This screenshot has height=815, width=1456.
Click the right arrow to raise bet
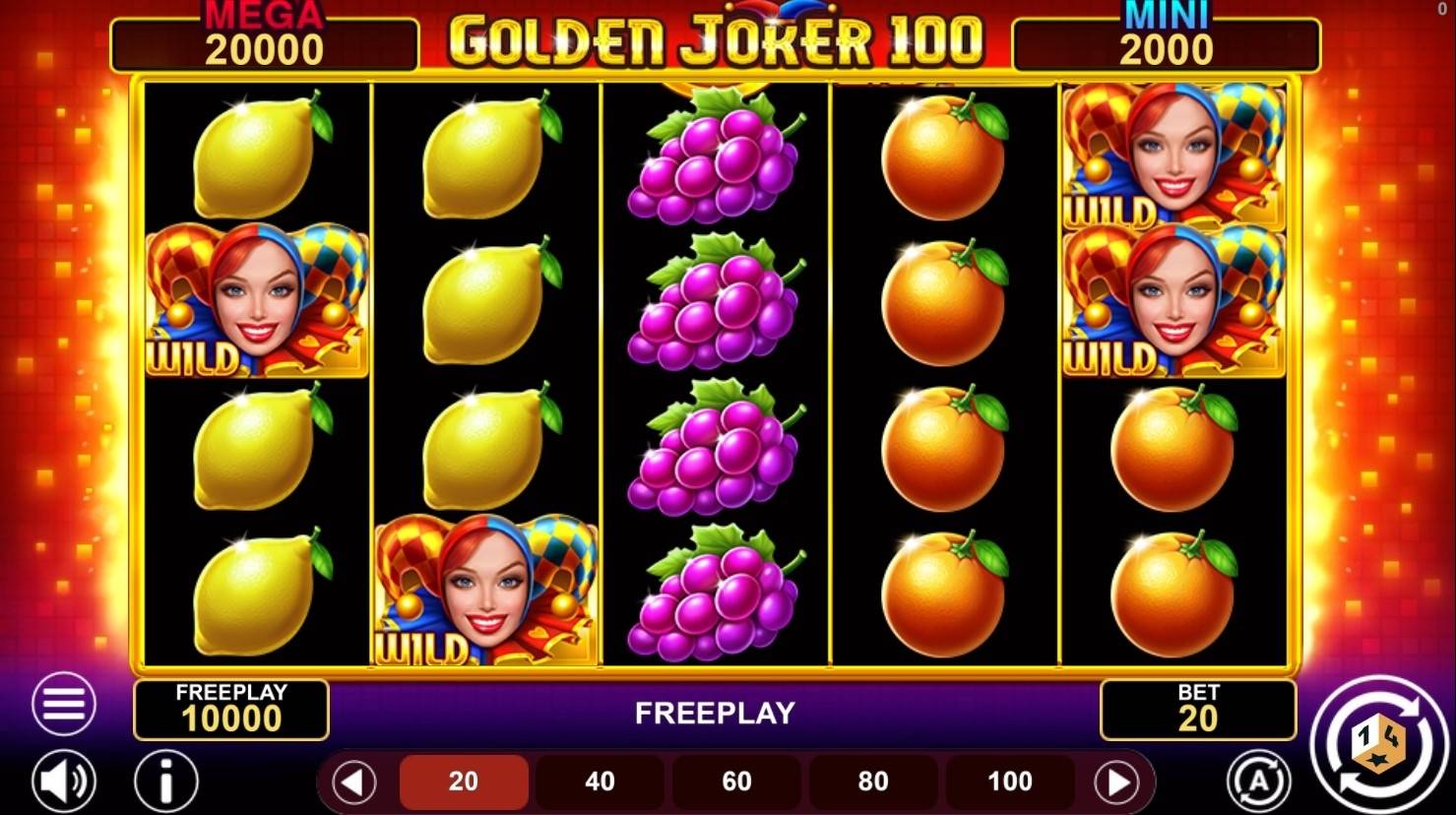pos(1115,781)
